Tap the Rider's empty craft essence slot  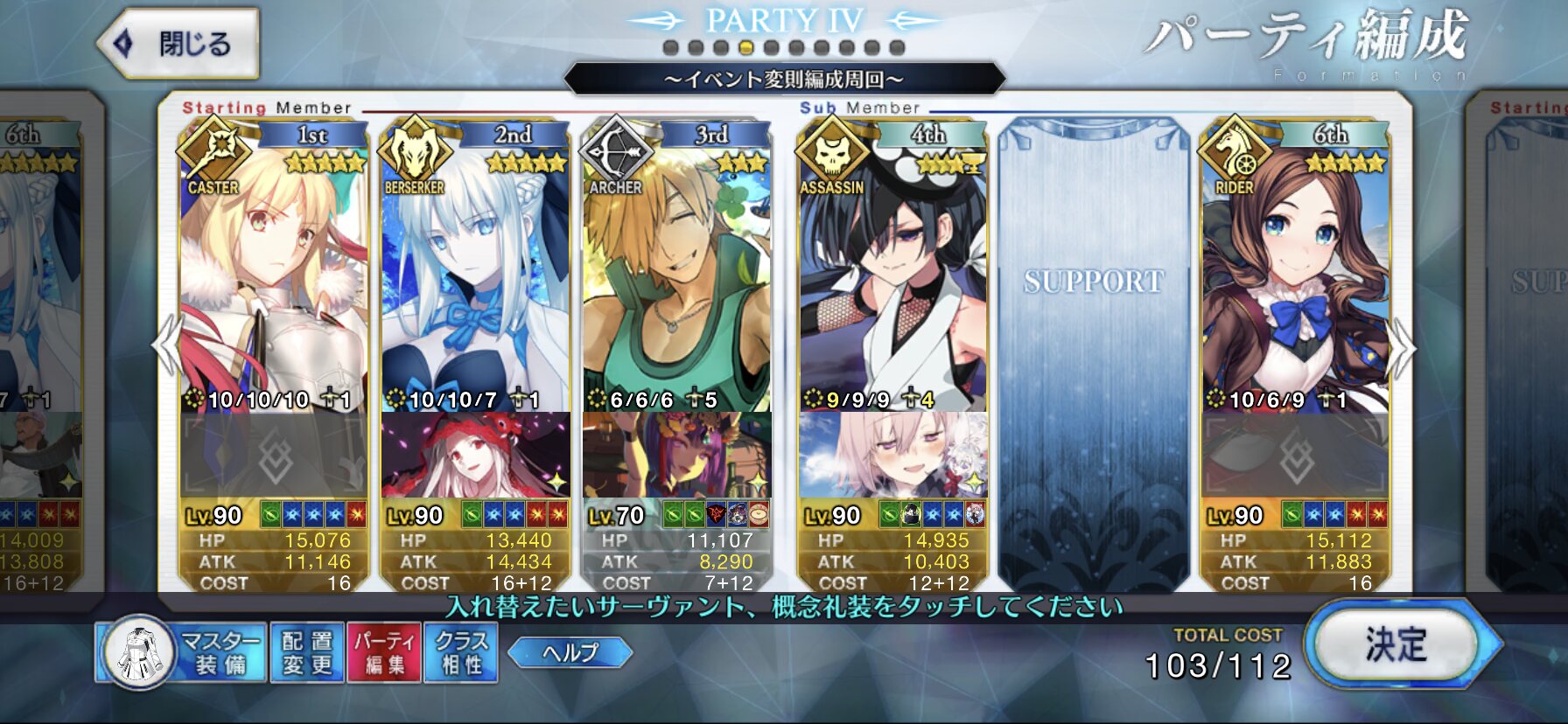(x=1295, y=456)
